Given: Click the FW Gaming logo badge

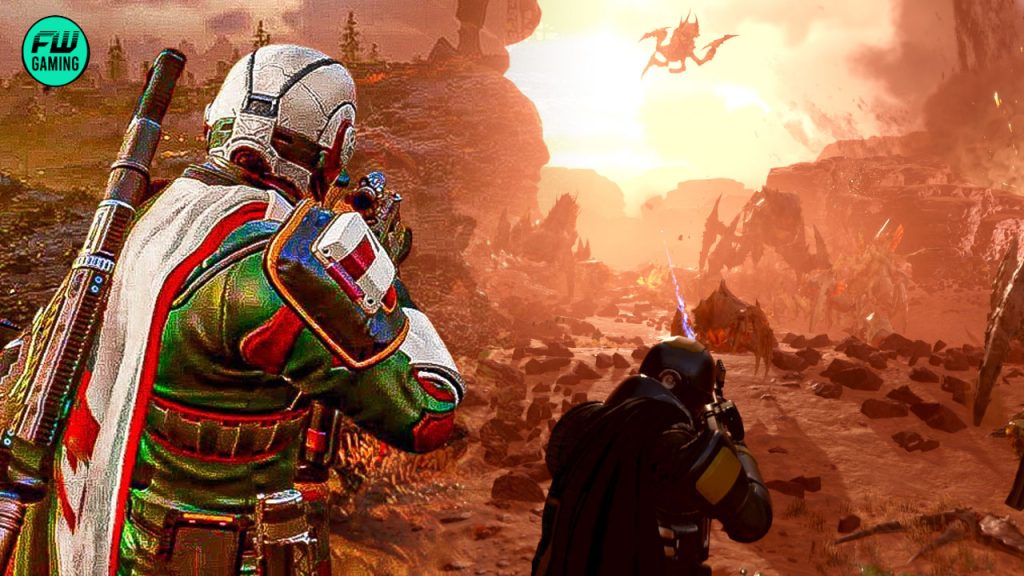Looking at the screenshot, I should pyautogui.click(x=55, y=49).
